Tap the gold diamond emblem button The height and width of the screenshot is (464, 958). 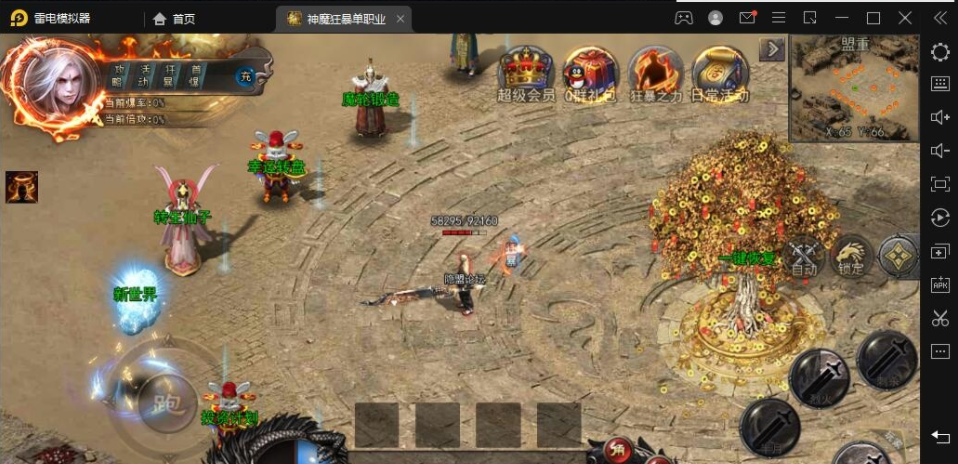click(898, 256)
